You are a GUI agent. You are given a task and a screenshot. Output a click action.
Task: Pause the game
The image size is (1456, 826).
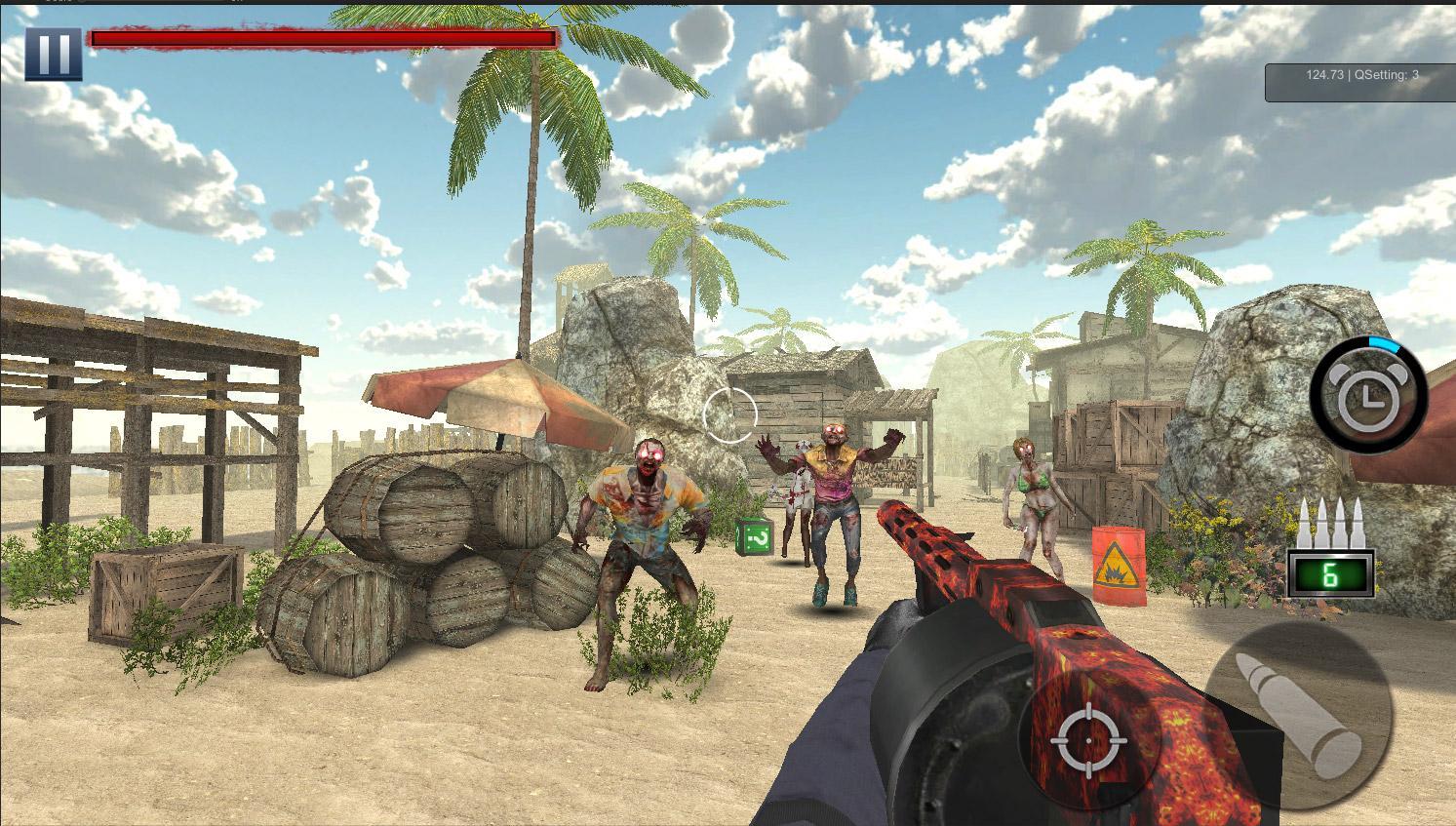click(x=53, y=54)
